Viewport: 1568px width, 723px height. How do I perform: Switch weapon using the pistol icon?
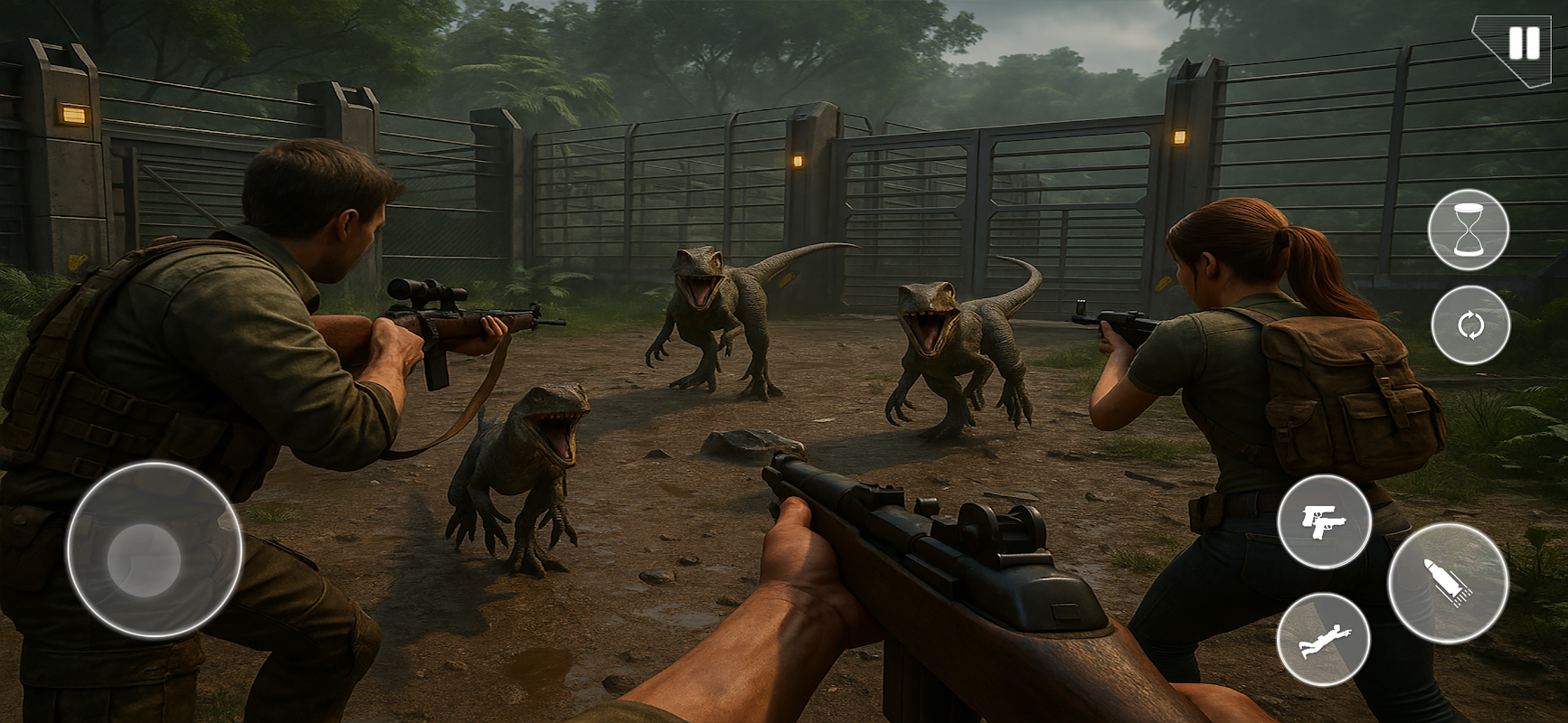coord(1324,521)
